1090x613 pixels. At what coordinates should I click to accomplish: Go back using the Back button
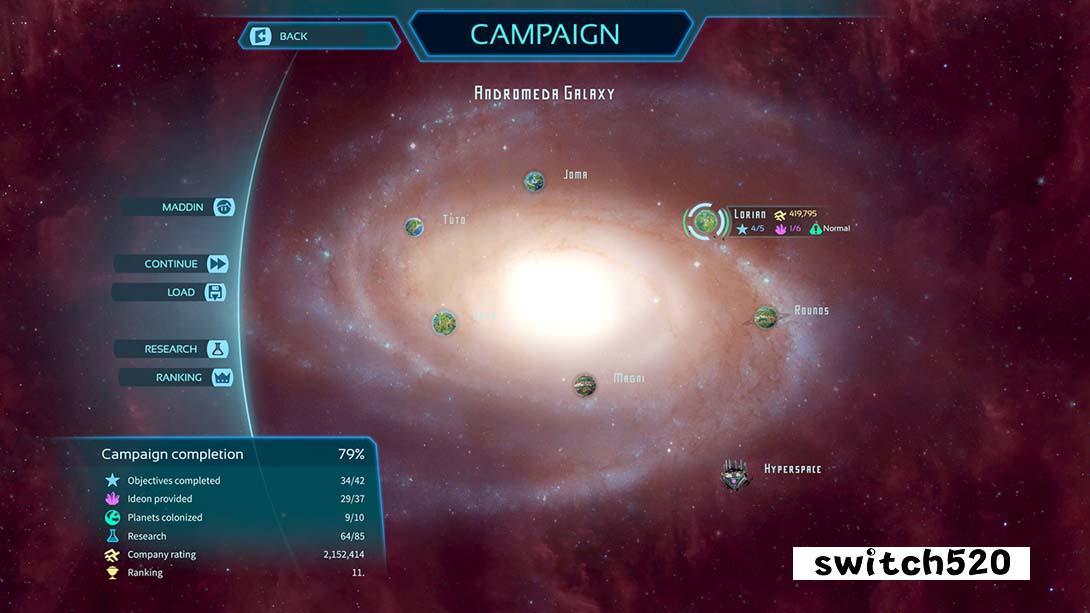point(318,37)
